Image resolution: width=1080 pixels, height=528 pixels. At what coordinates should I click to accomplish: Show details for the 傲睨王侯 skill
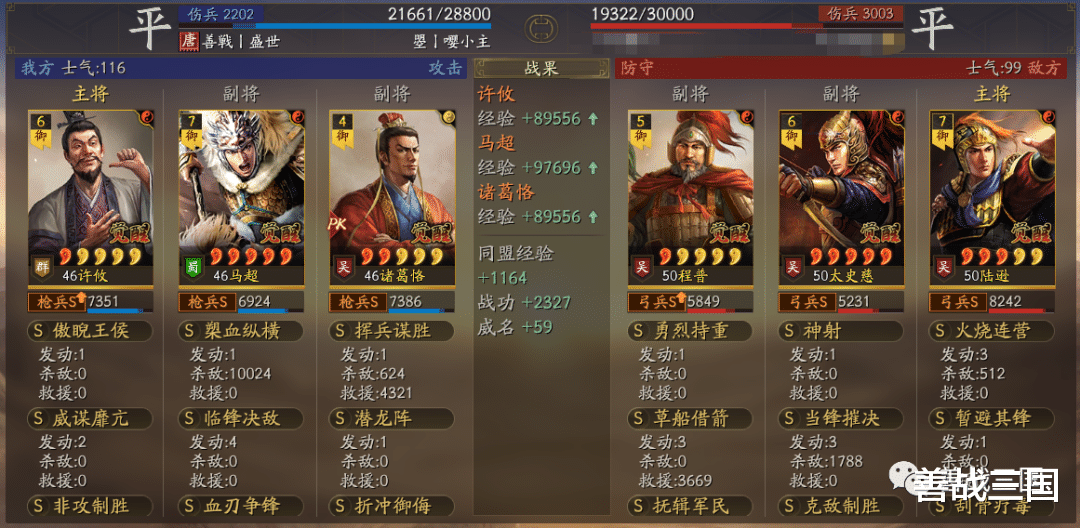coord(90,331)
